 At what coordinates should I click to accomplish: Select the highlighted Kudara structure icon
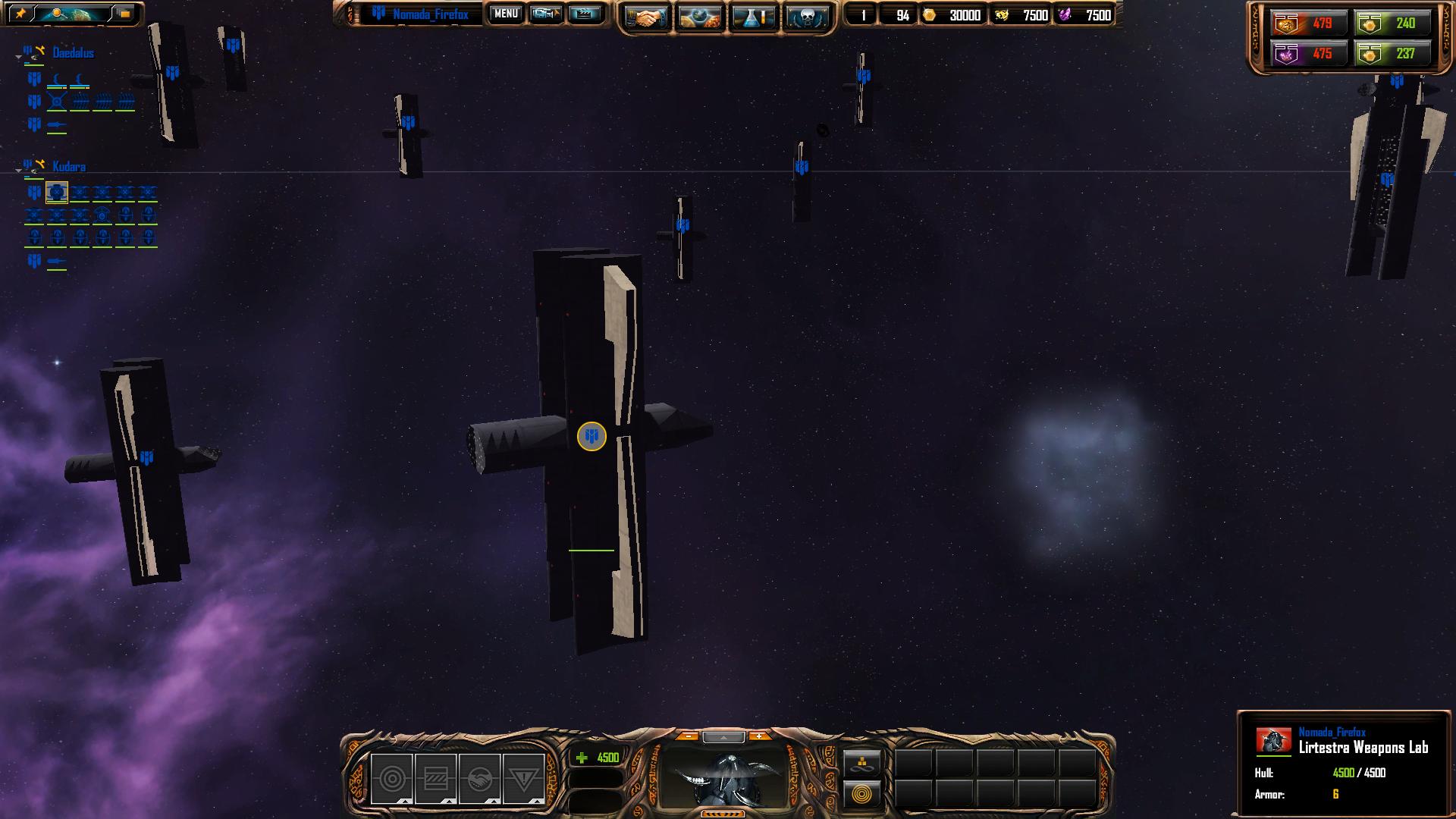57,193
